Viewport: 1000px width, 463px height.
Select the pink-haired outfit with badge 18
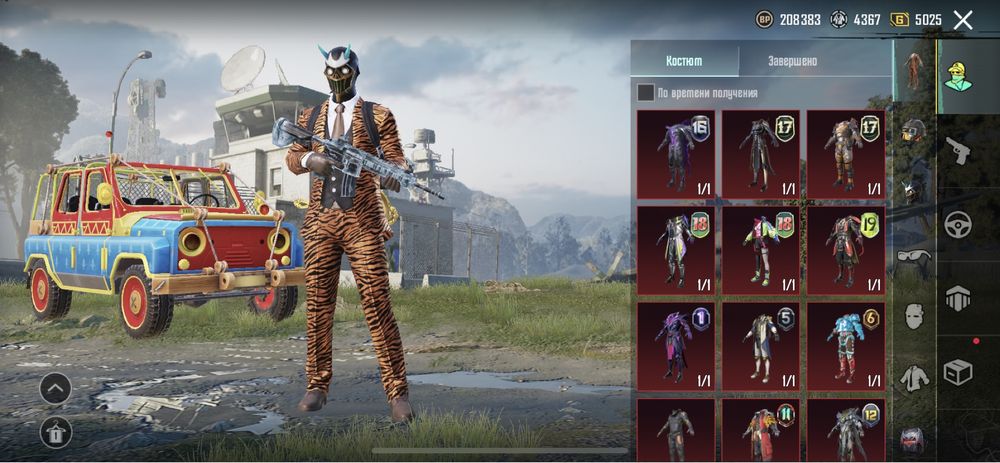pyautogui.click(x=760, y=249)
